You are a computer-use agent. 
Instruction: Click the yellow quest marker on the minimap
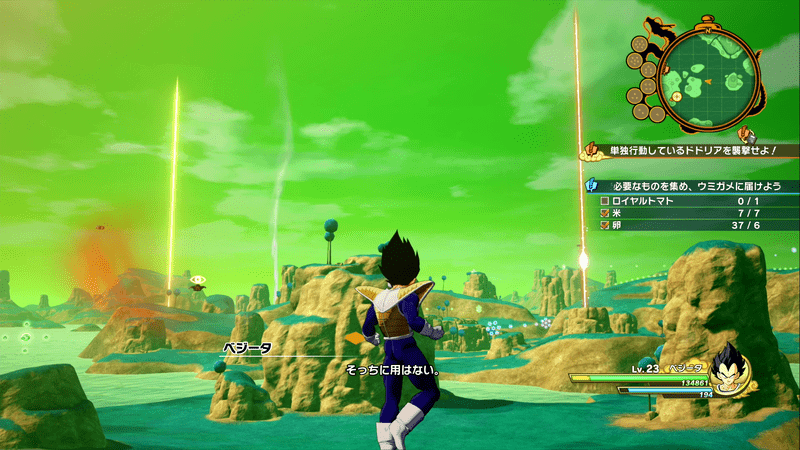pyautogui.click(x=677, y=96)
